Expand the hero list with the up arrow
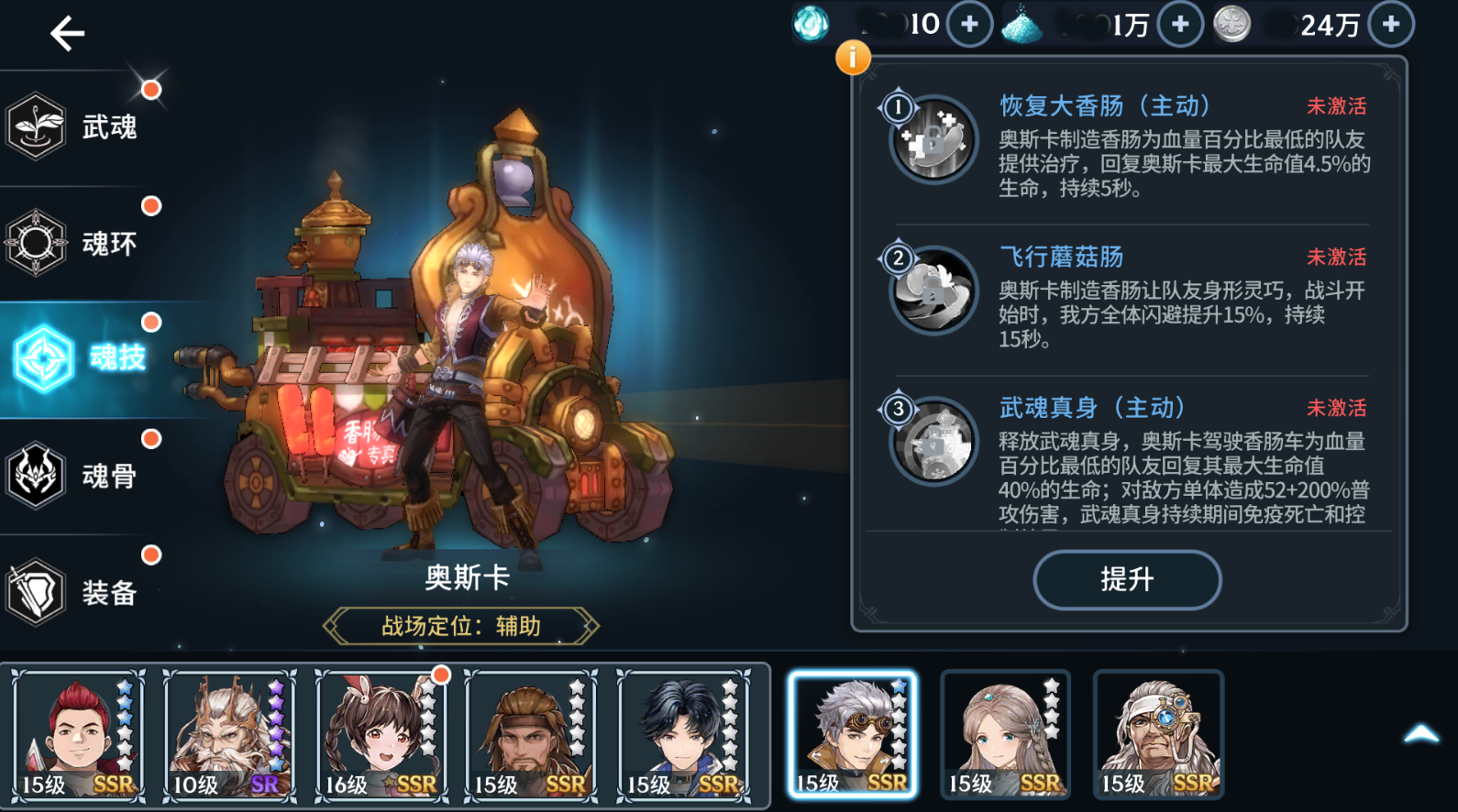1458x812 pixels. tap(1420, 734)
